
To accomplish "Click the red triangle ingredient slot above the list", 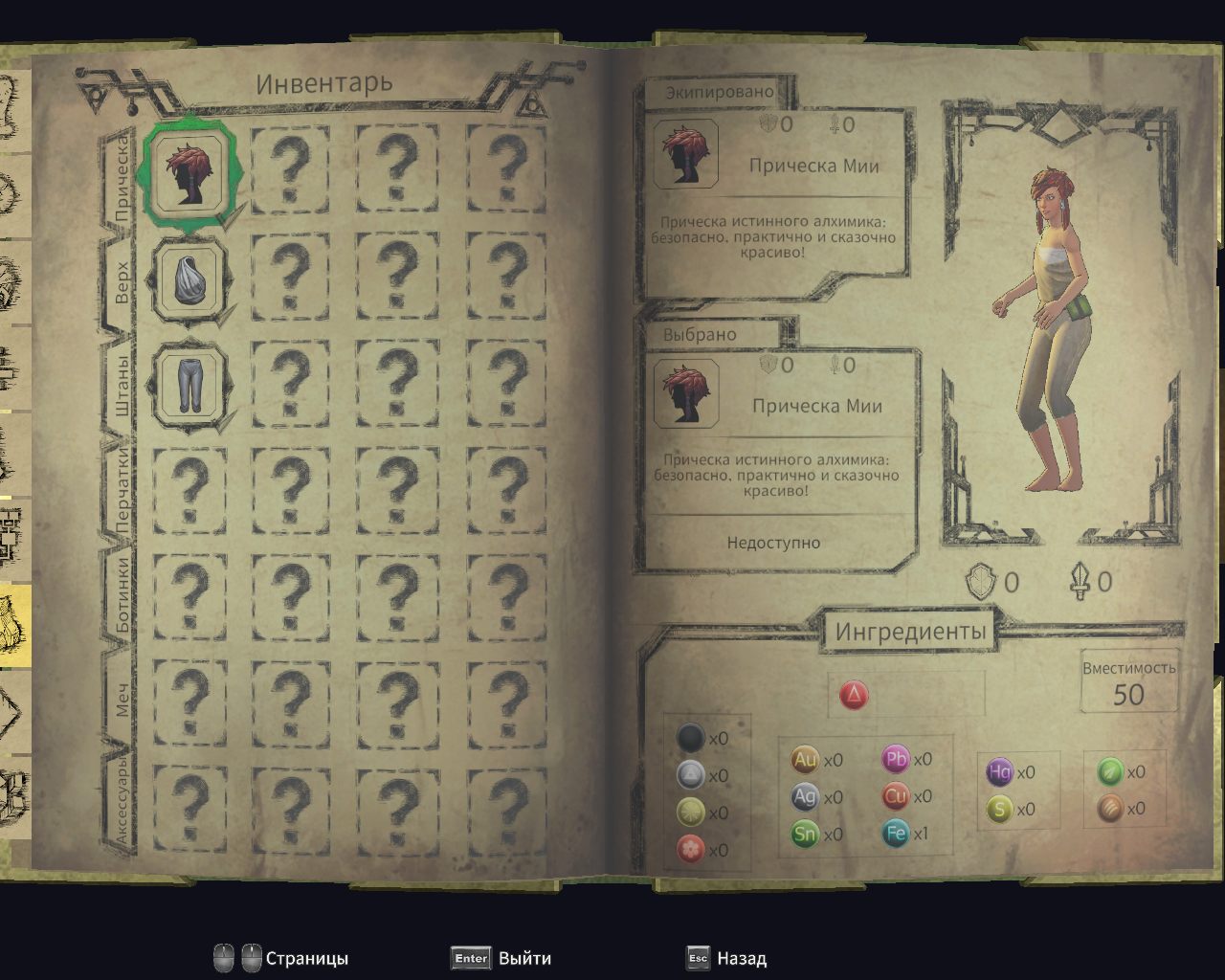I will pos(855,696).
